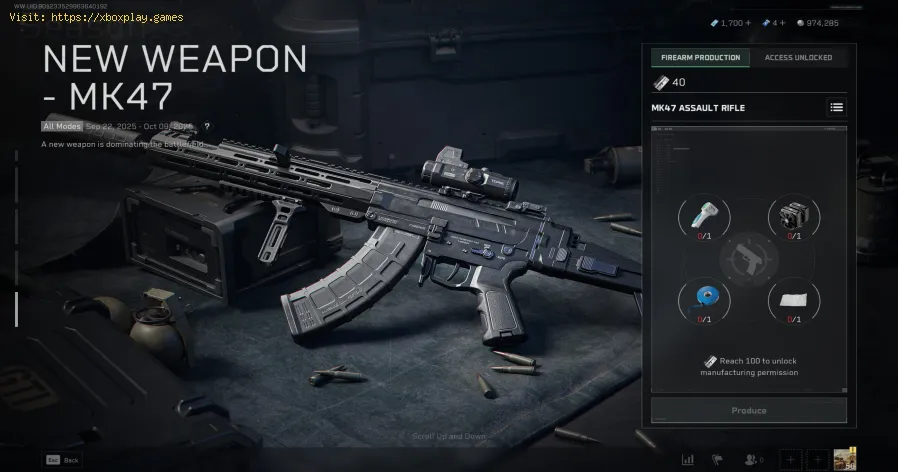The image size is (898, 472).
Task: Open the player avatar portrait
Action: coord(846,458)
